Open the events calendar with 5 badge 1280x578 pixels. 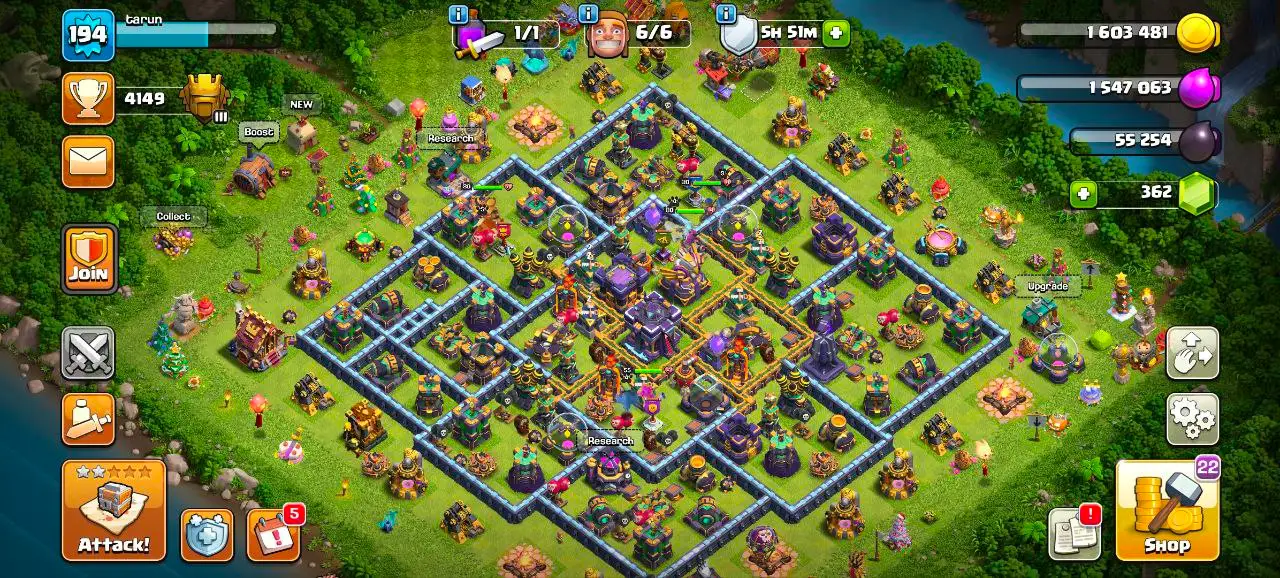272,535
